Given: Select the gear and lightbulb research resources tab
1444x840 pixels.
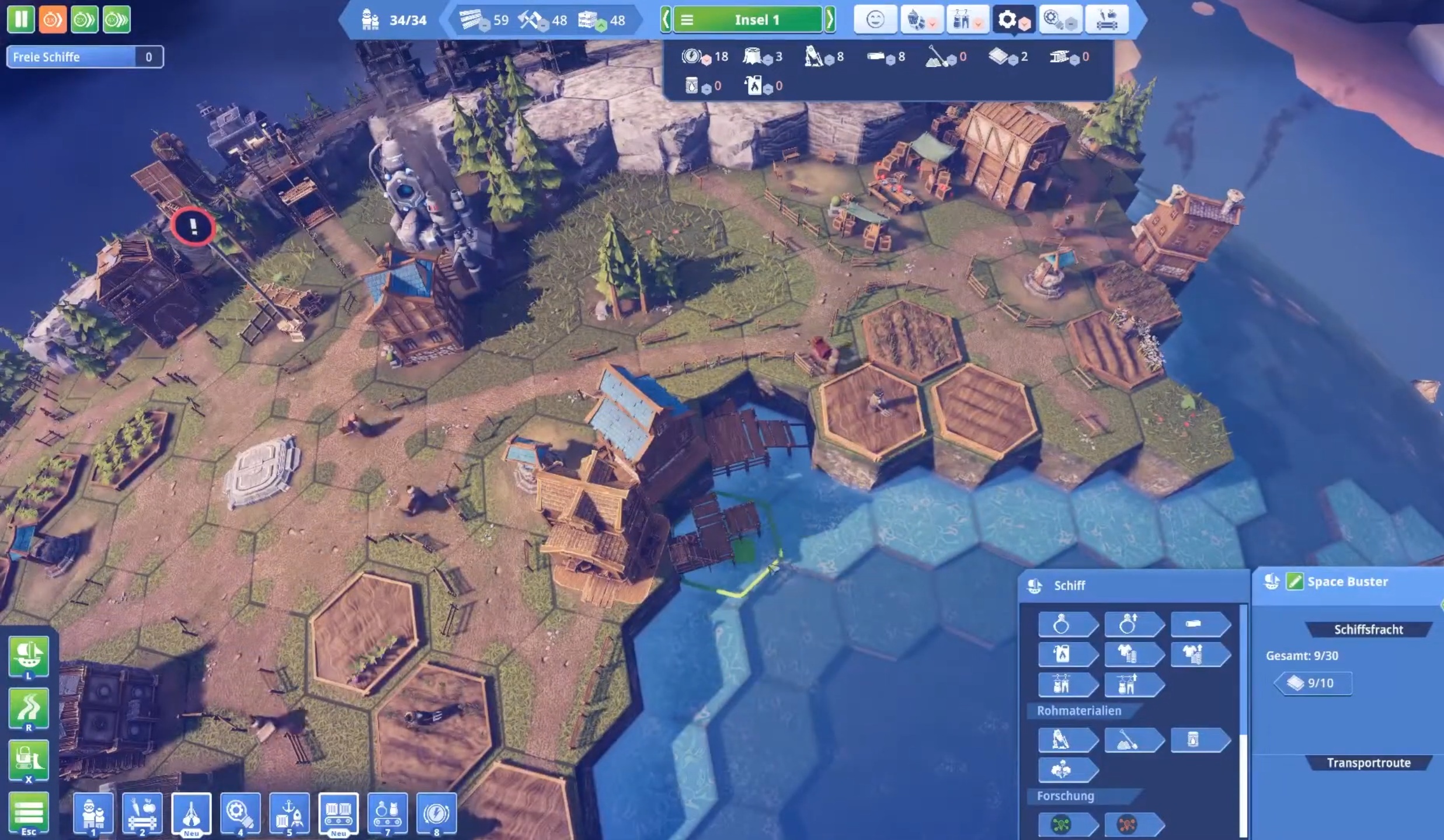Looking at the screenshot, I should click(1059, 20).
